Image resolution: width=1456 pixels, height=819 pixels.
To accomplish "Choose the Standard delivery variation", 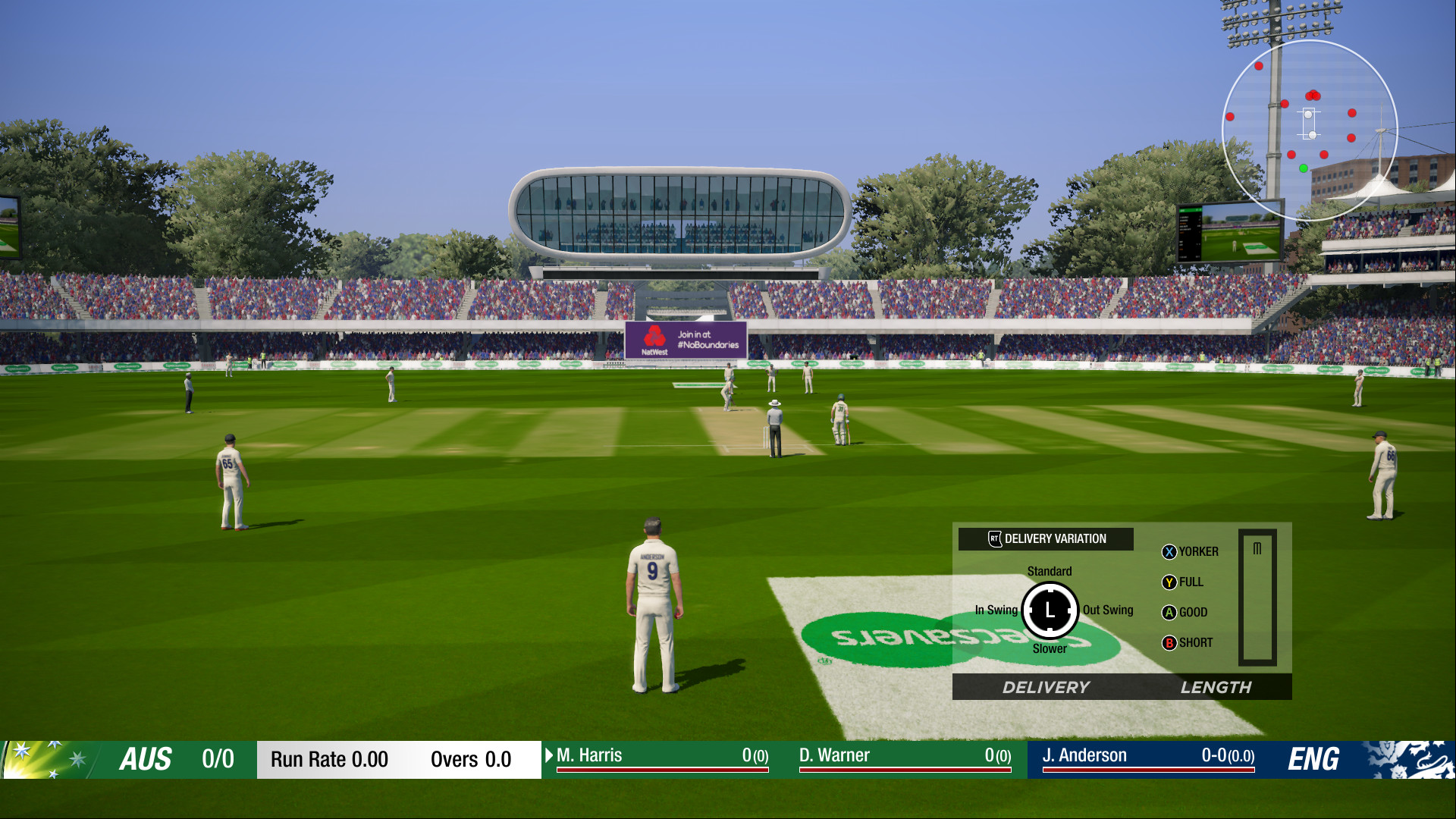I will coord(1050,571).
